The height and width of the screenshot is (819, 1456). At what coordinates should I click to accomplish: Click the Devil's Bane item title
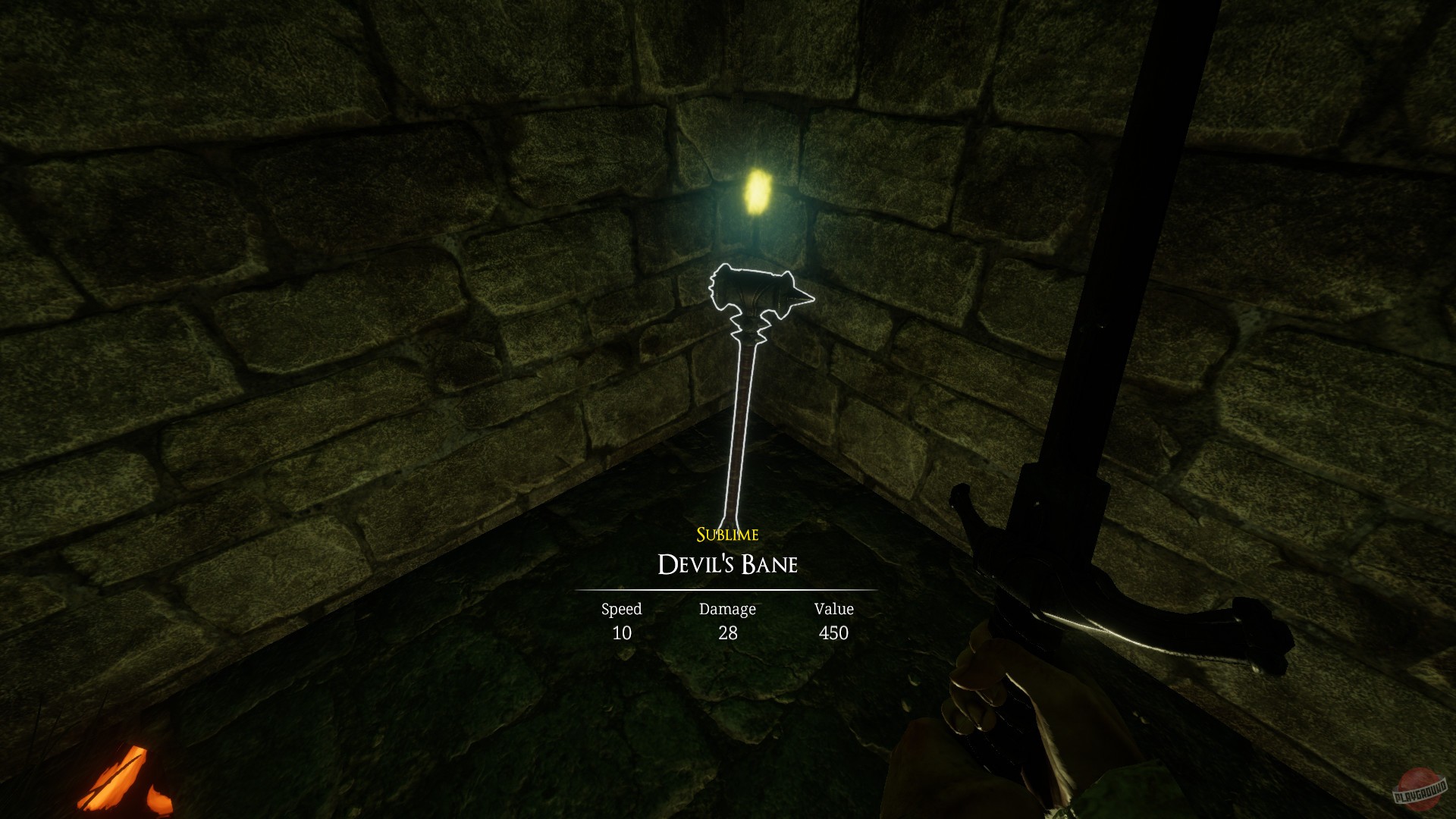tap(726, 564)
